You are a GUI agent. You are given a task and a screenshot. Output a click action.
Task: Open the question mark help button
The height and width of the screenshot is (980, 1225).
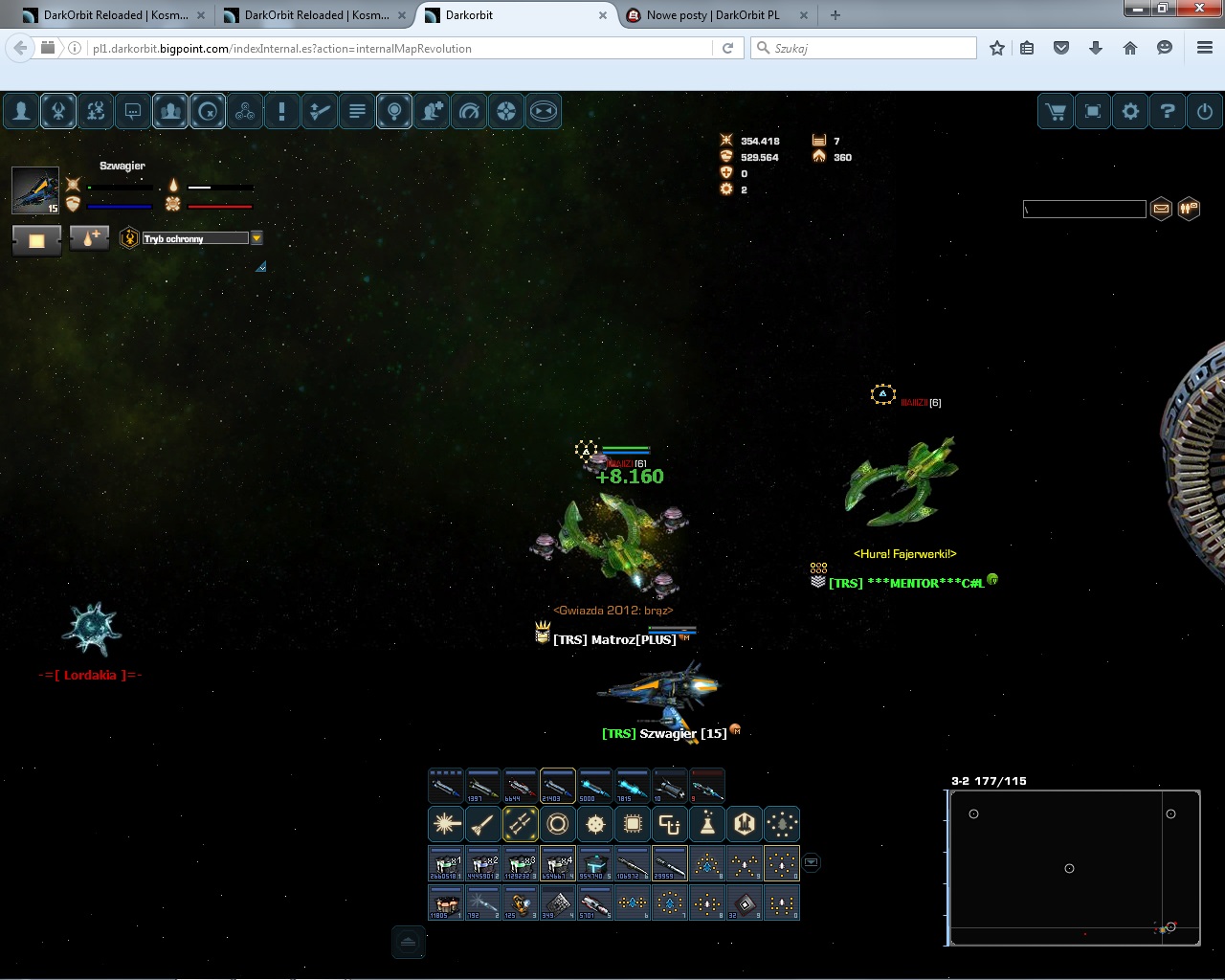1167,112
